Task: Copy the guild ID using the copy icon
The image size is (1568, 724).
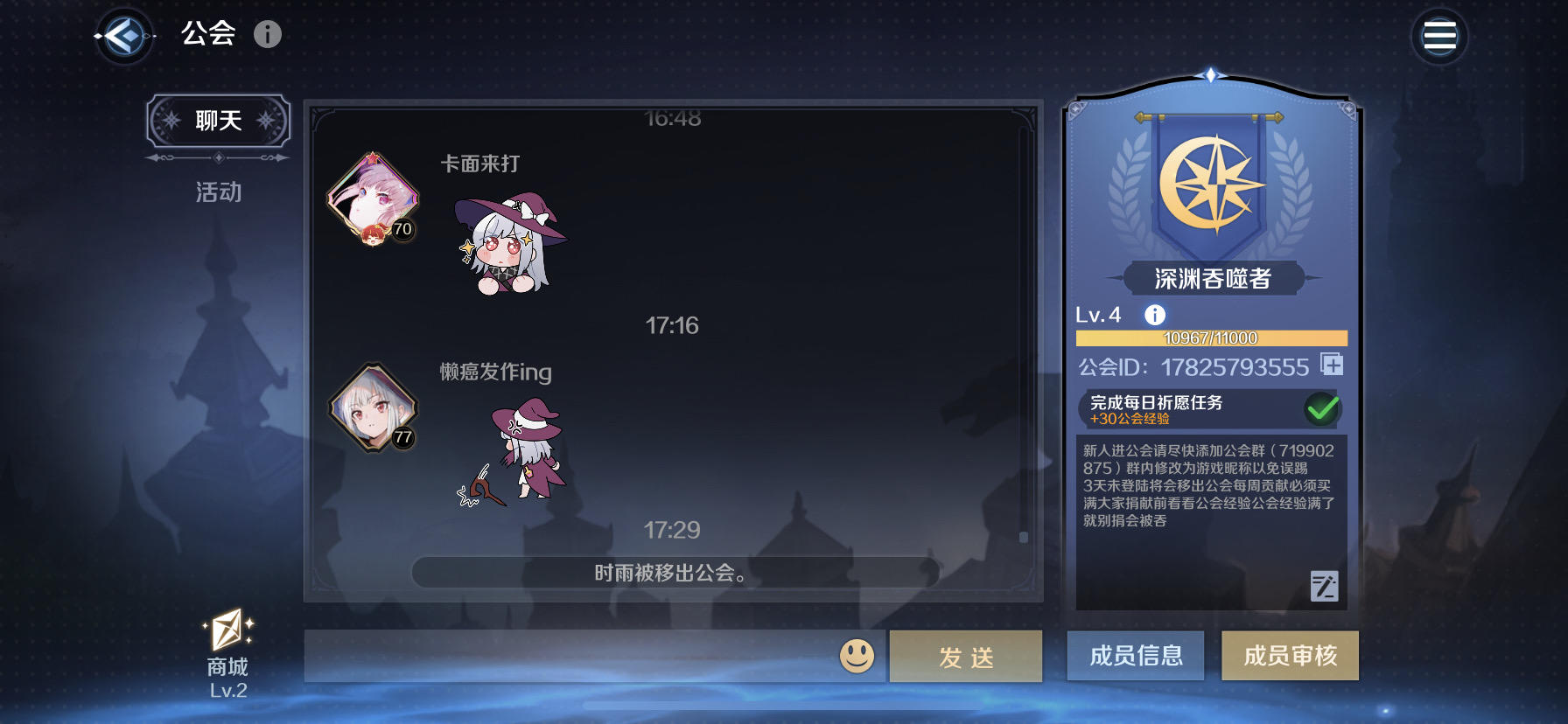Action: [1333, 365]
